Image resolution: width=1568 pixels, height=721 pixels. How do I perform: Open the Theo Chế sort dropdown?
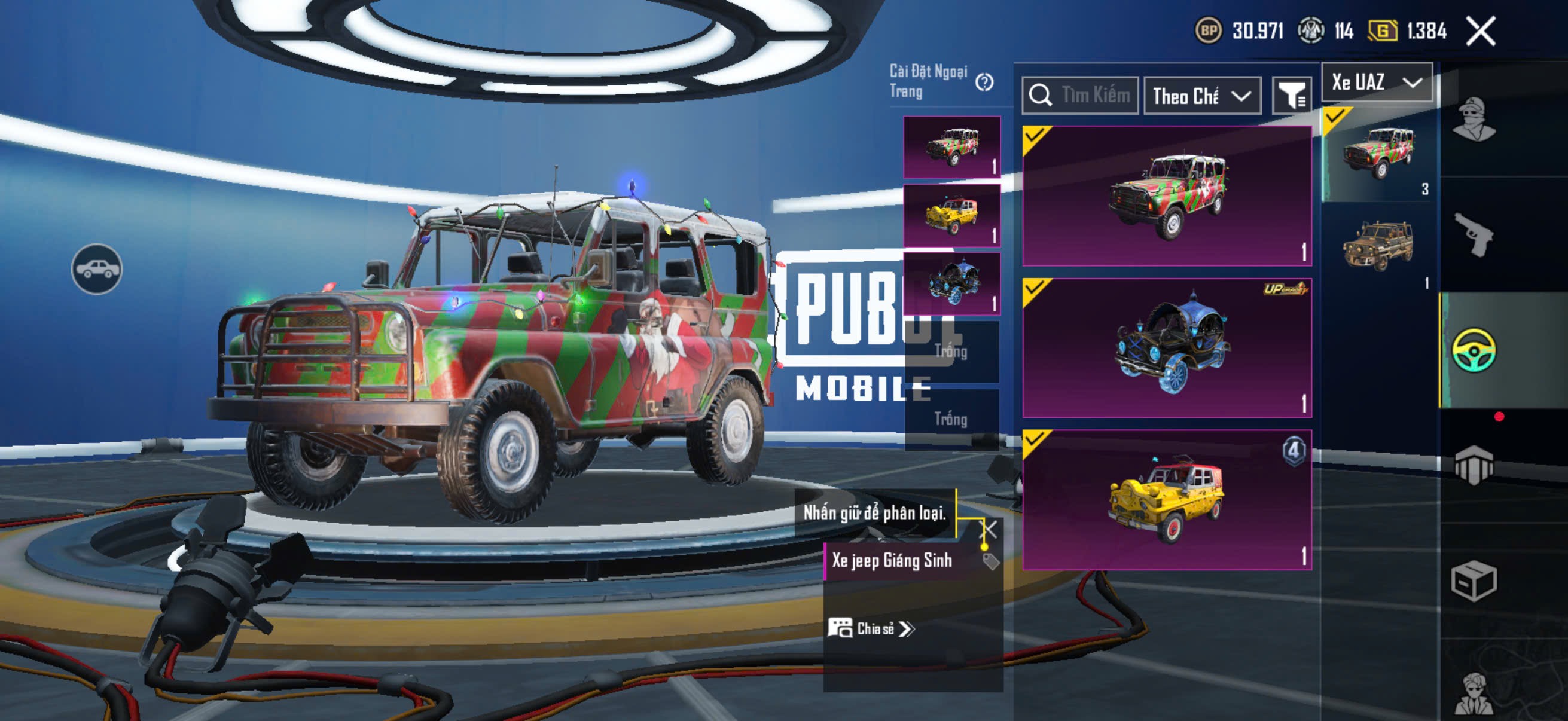1201,96
